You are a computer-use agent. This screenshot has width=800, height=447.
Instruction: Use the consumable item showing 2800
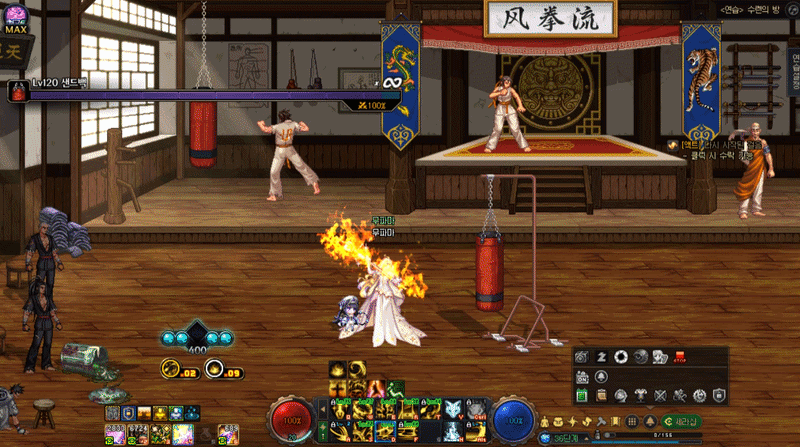click(x=113, y=431)
